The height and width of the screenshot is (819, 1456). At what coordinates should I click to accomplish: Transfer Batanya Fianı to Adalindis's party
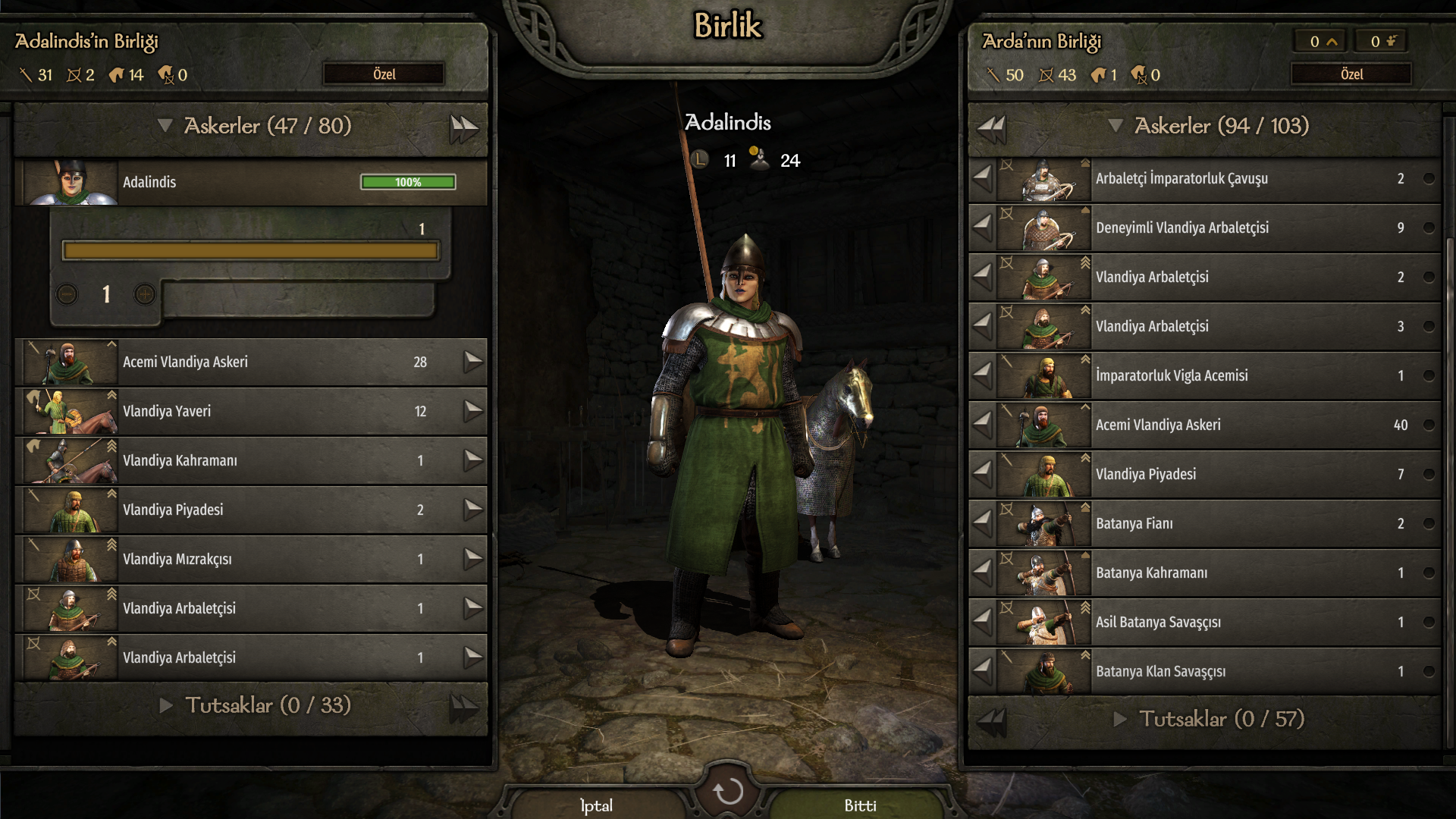tap(983, 523)
